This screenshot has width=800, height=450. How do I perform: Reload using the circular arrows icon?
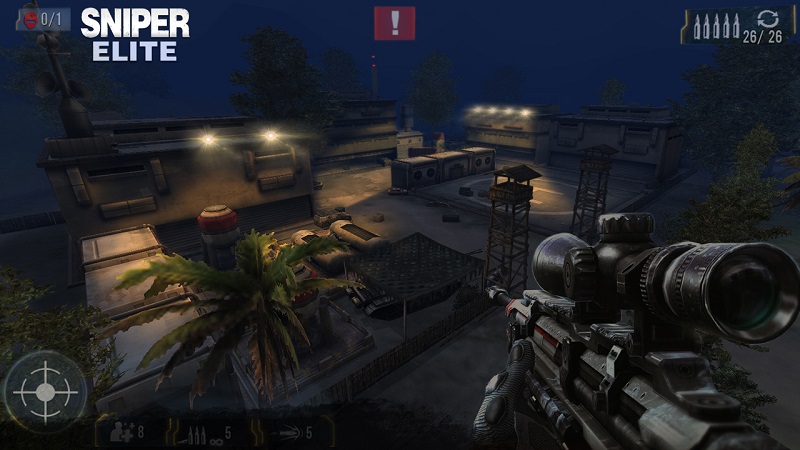(767, 20)
